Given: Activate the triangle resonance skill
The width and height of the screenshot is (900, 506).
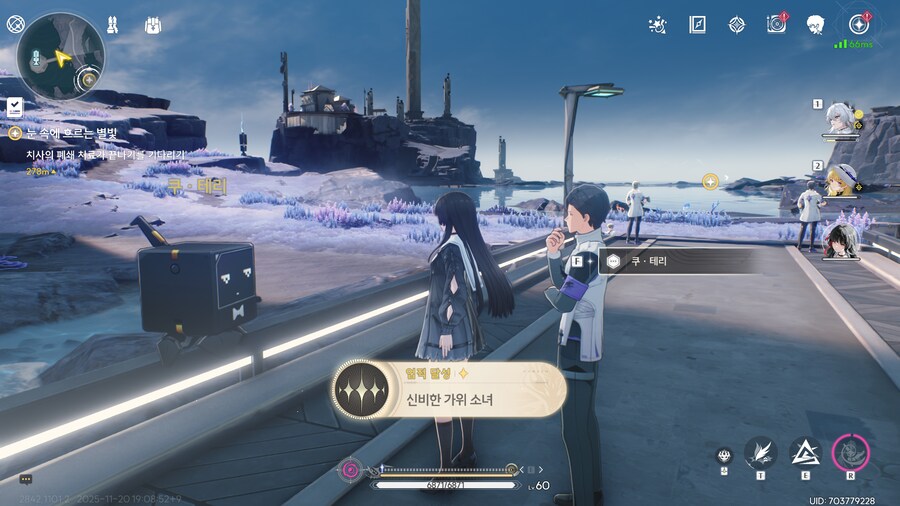Looking at the screenshot, I should (x=805, y=453).
